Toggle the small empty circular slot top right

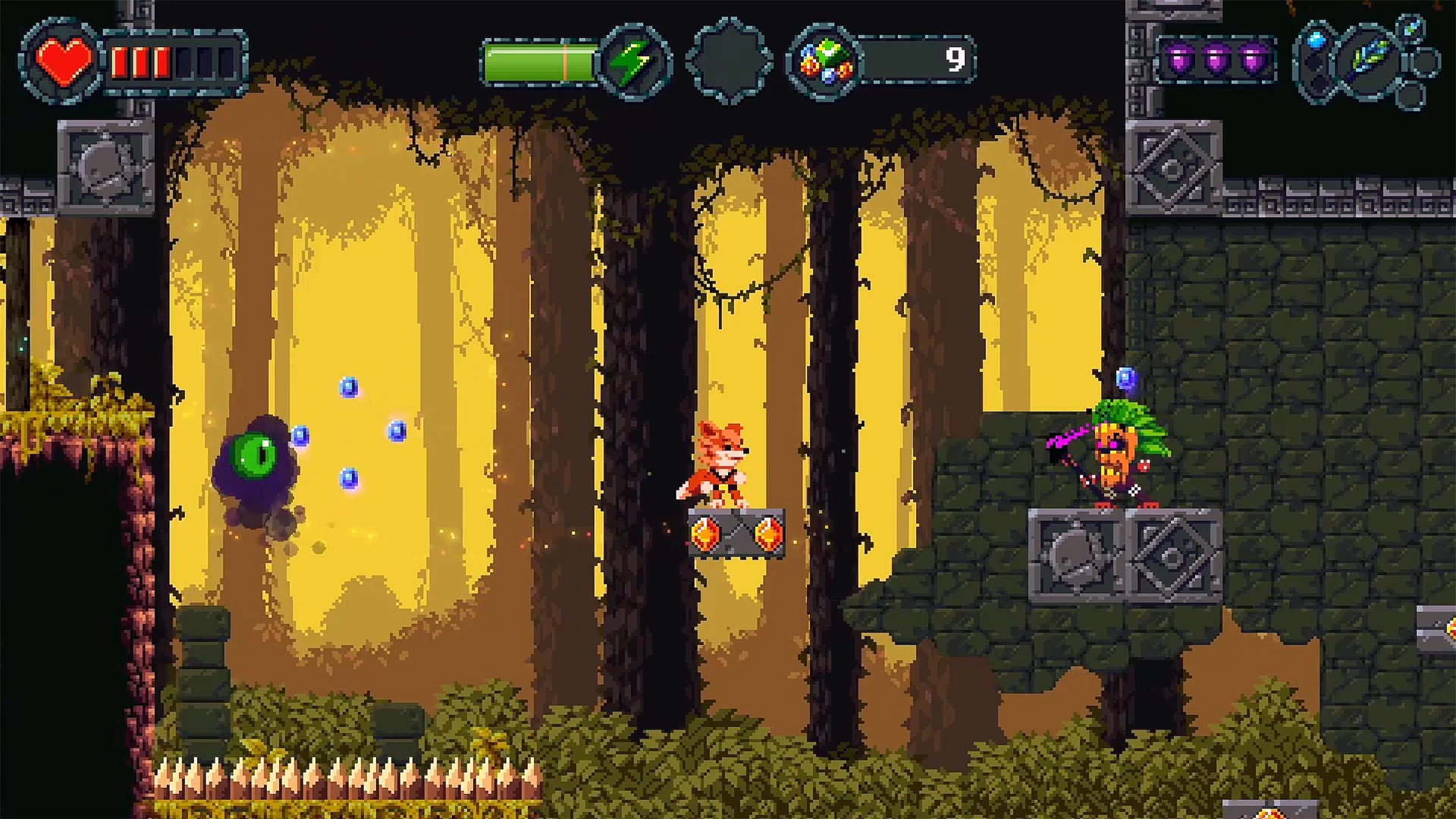[x=1423, y=62]
